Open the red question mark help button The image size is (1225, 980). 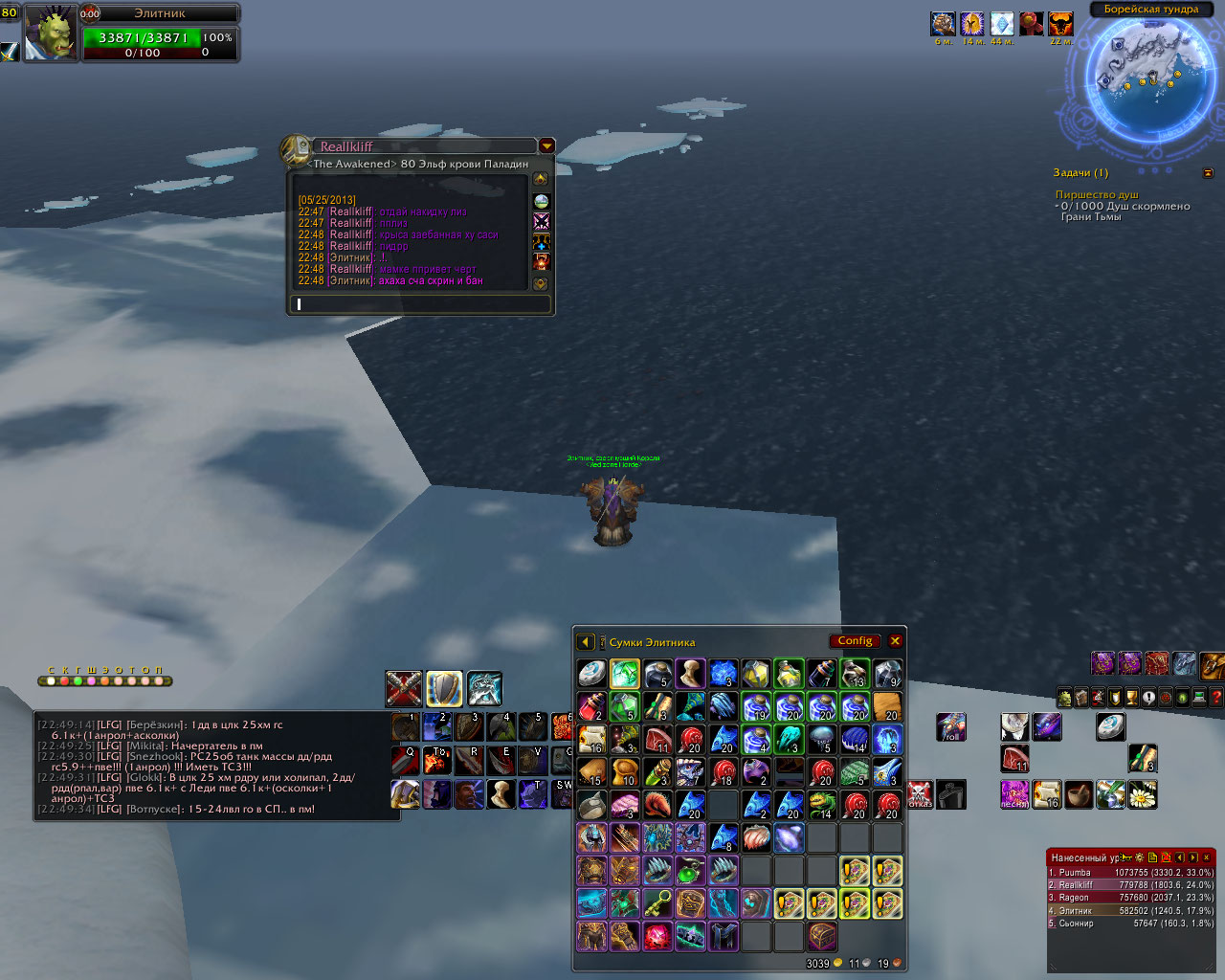(1215, 698)
